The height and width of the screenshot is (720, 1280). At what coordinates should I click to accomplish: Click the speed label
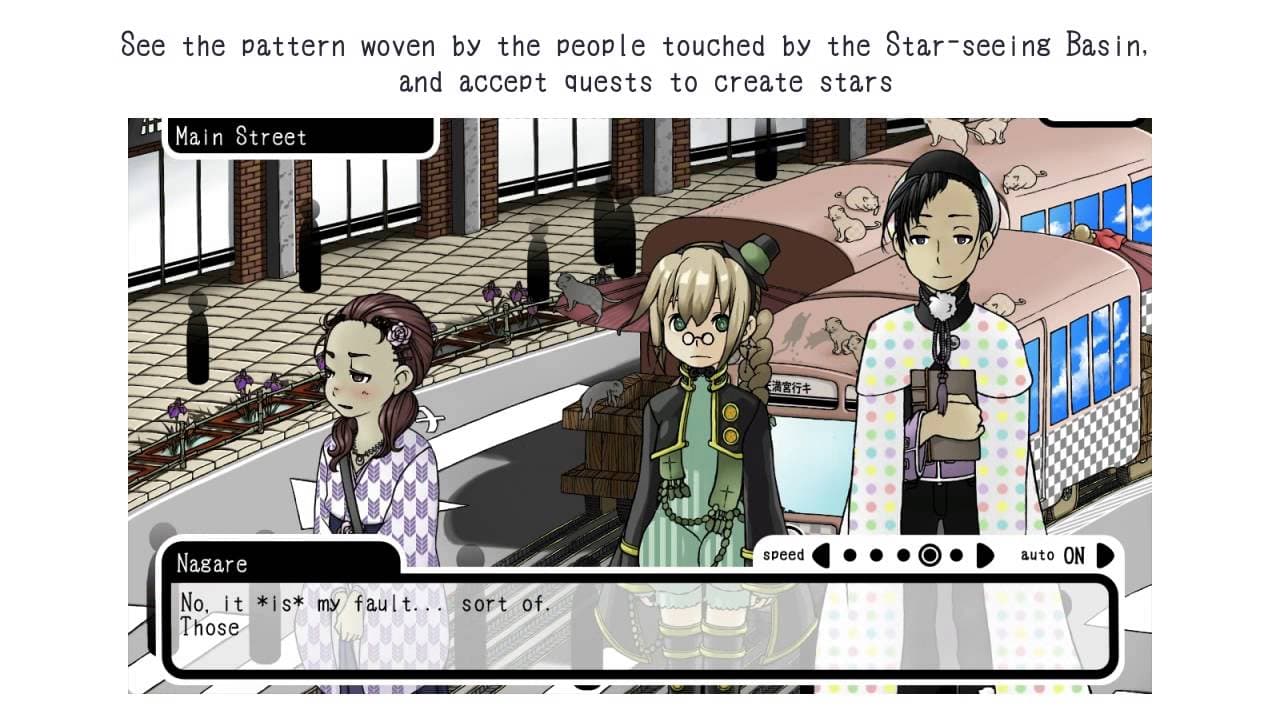point(784,555)
